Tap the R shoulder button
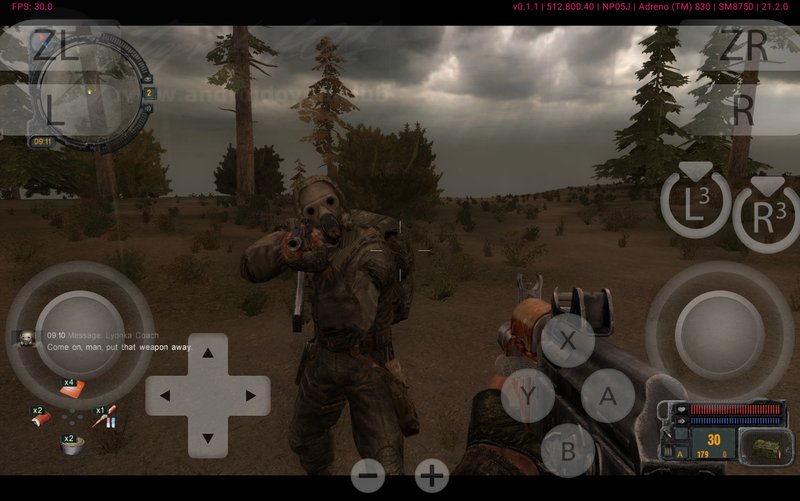The image size is (800, 501). 743,112
